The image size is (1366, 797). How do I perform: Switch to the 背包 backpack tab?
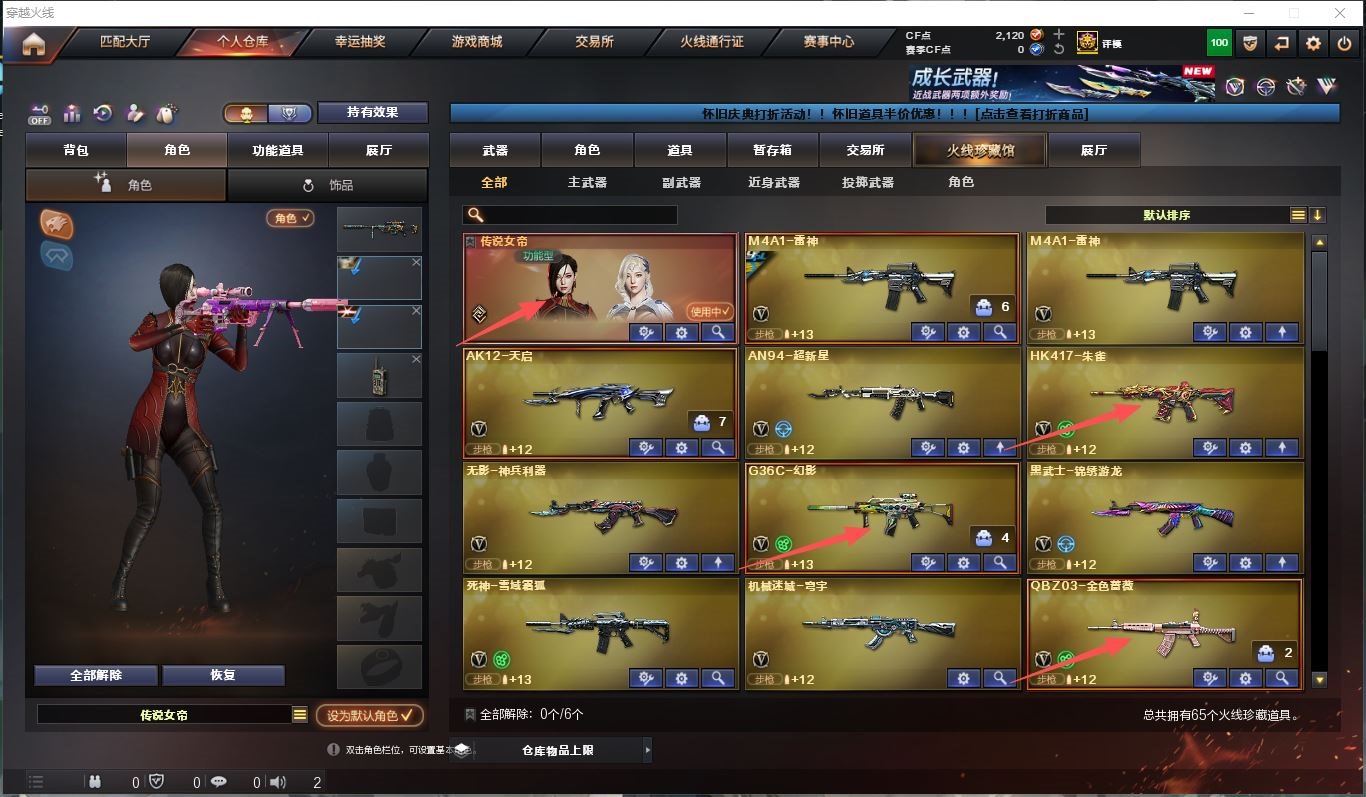pyautogui.click(x=76, y=150)
